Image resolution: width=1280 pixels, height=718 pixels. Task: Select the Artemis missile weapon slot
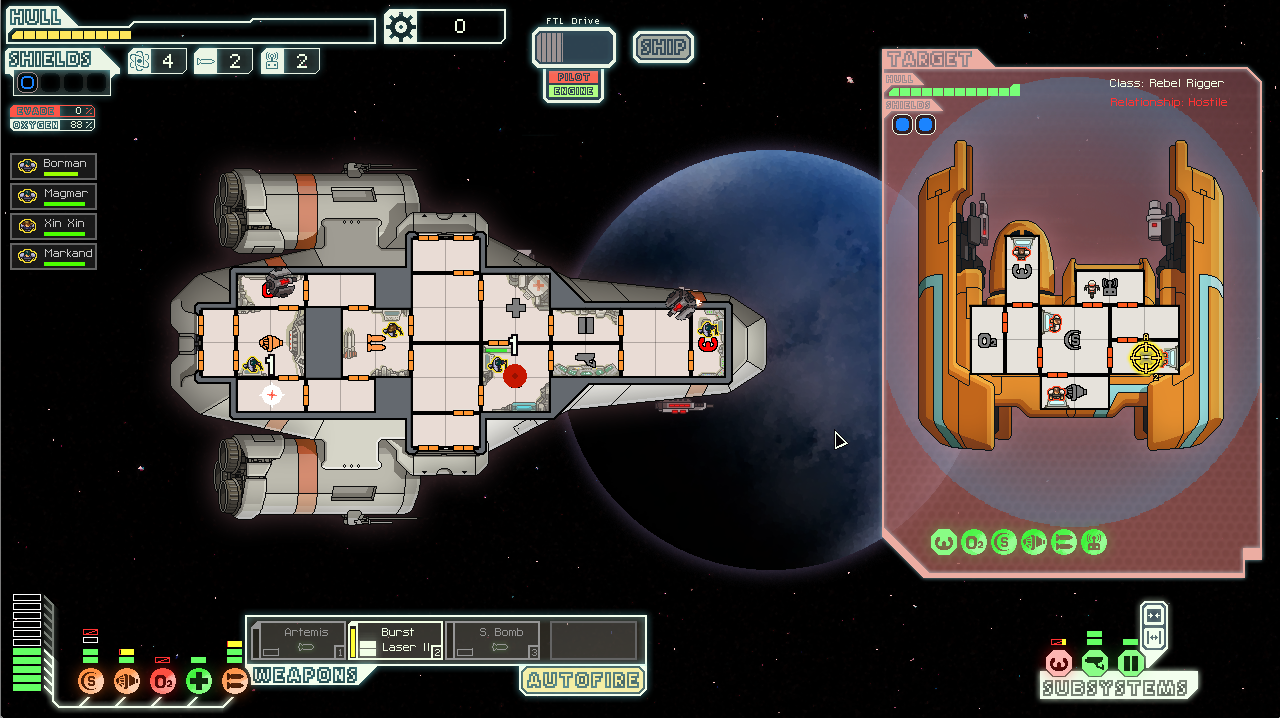click(299, 641)
